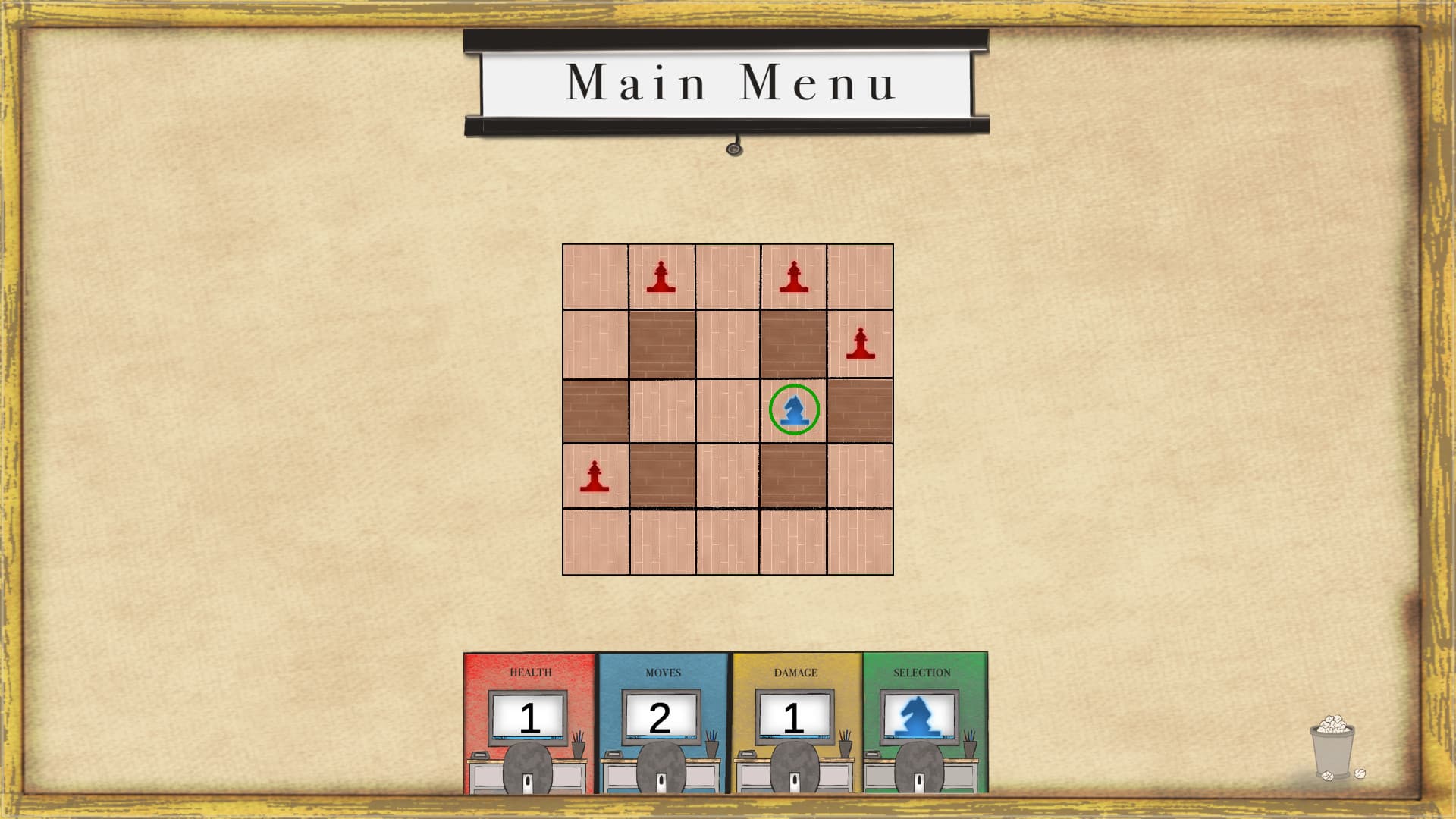Click the pull ring below the banner
Image resolution: width=1456 pixels, height=819 pixels.
click(x=733, y=149)
